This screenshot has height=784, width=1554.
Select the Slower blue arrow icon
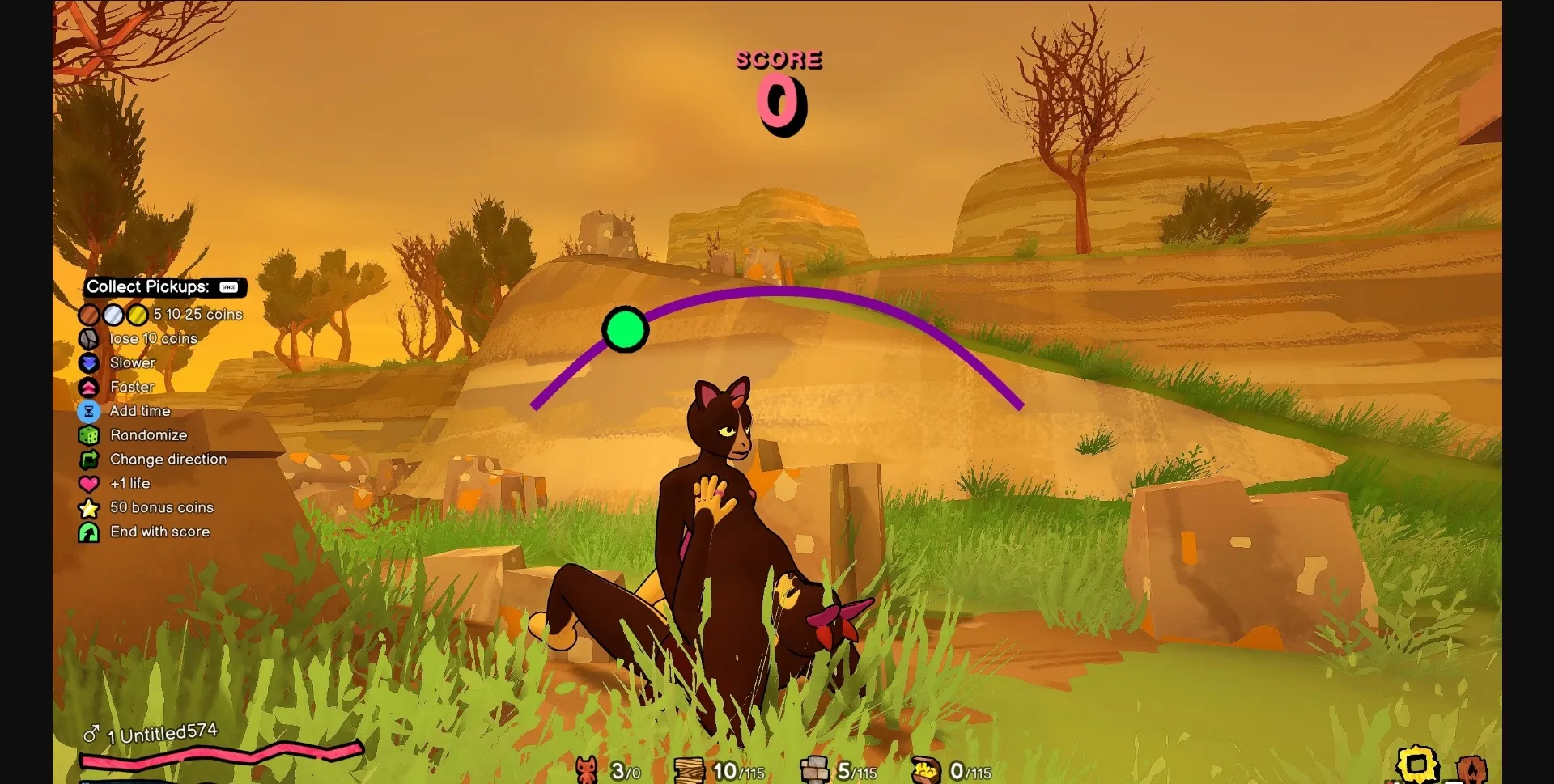click(89, 363)
